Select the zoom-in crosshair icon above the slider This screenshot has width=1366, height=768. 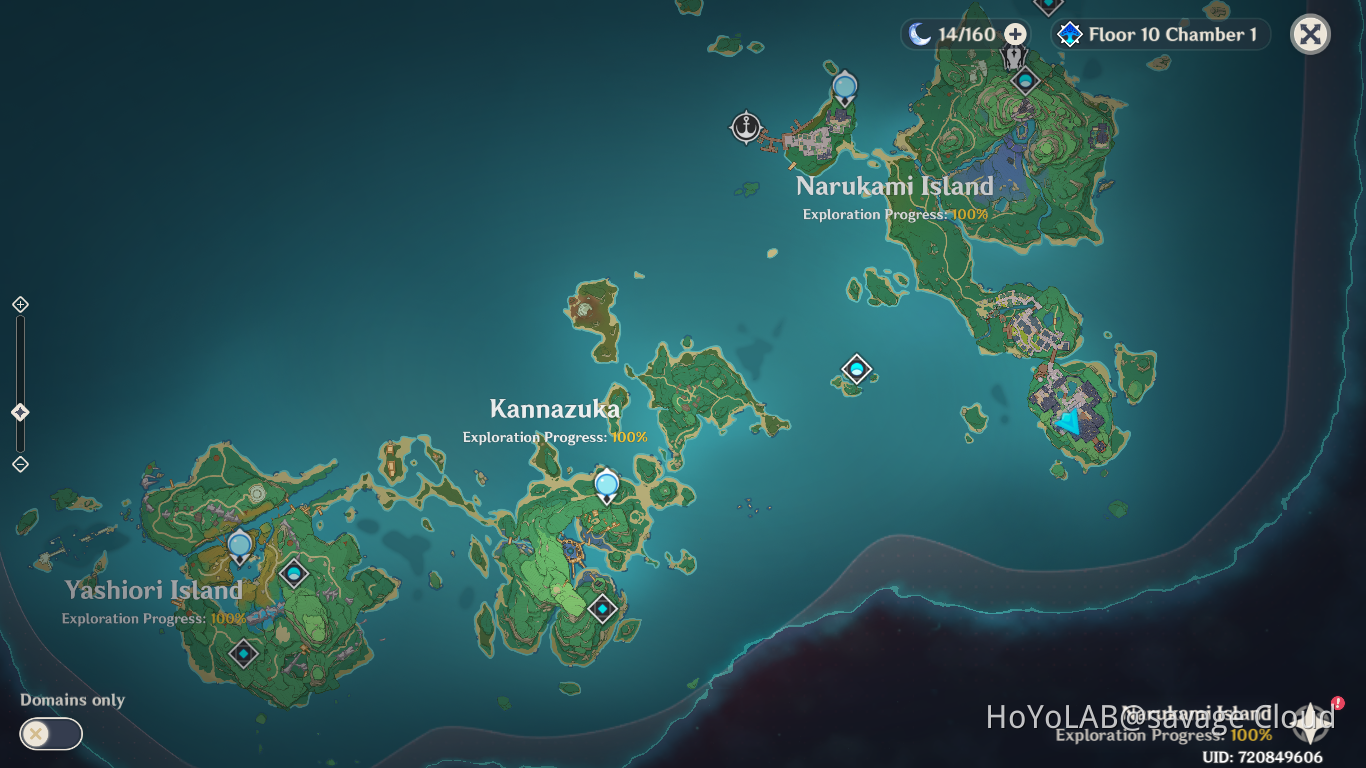[19, 304]
